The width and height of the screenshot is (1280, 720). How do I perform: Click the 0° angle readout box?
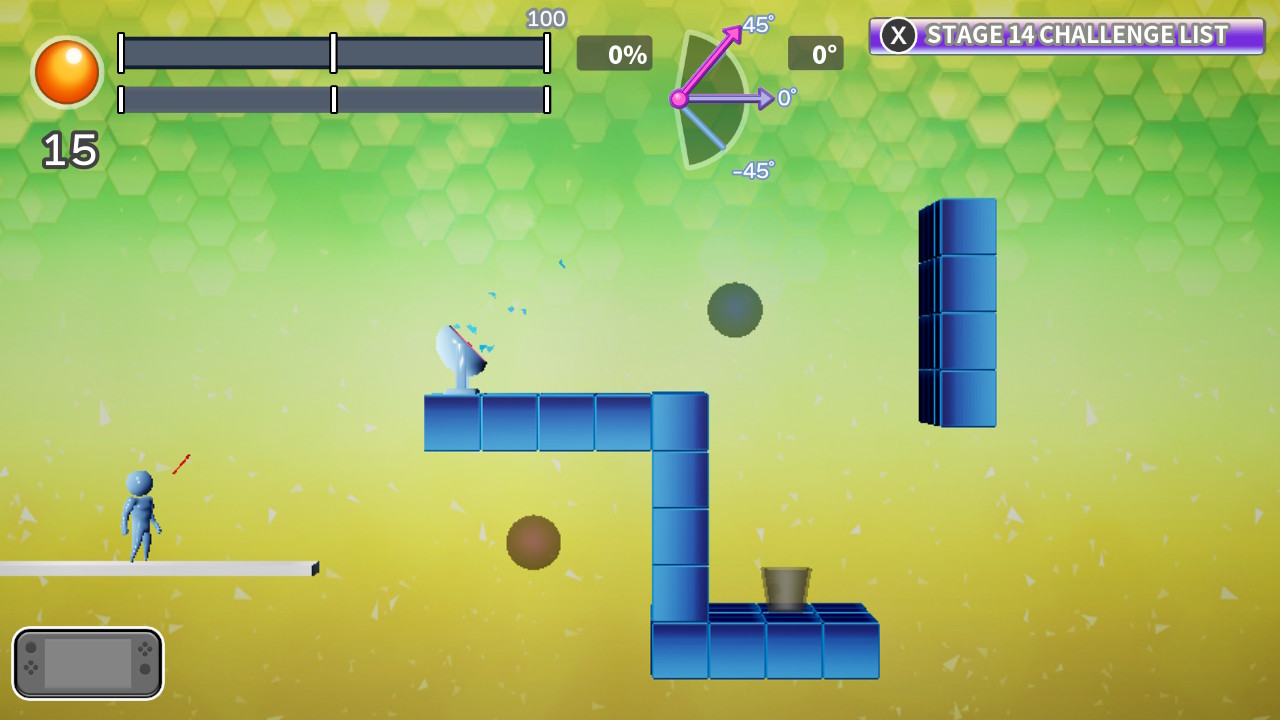click(816, 54)
